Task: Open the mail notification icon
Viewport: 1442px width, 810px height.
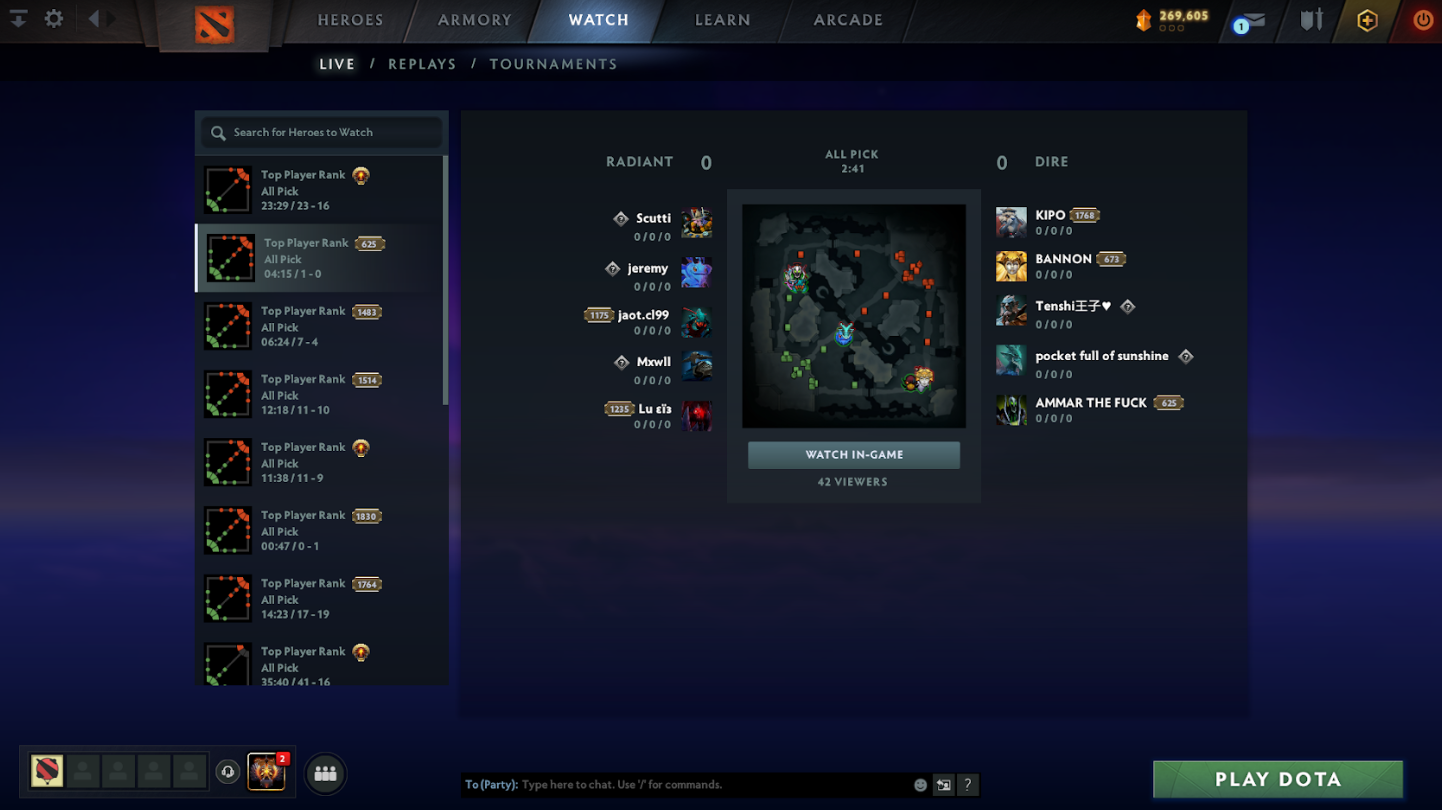Action: pyautogui.click(x=1250, y=22)
